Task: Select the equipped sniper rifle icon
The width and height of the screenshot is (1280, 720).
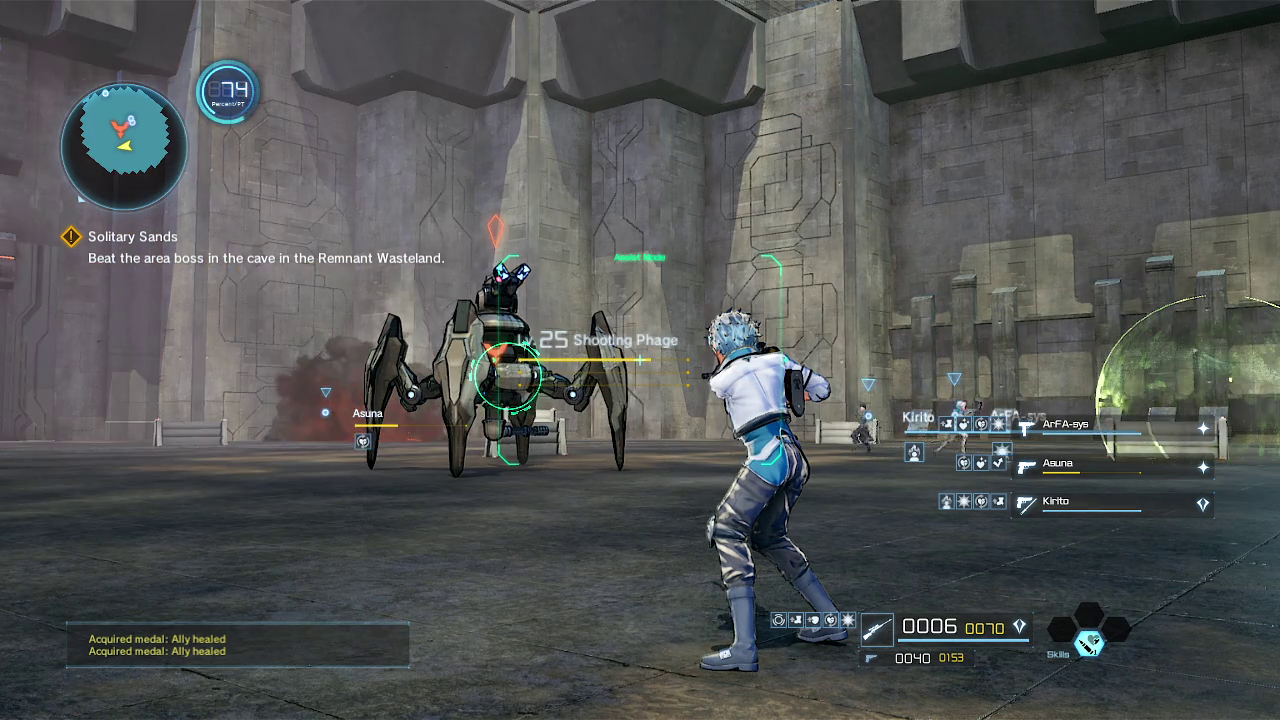Action: [877, 629]
